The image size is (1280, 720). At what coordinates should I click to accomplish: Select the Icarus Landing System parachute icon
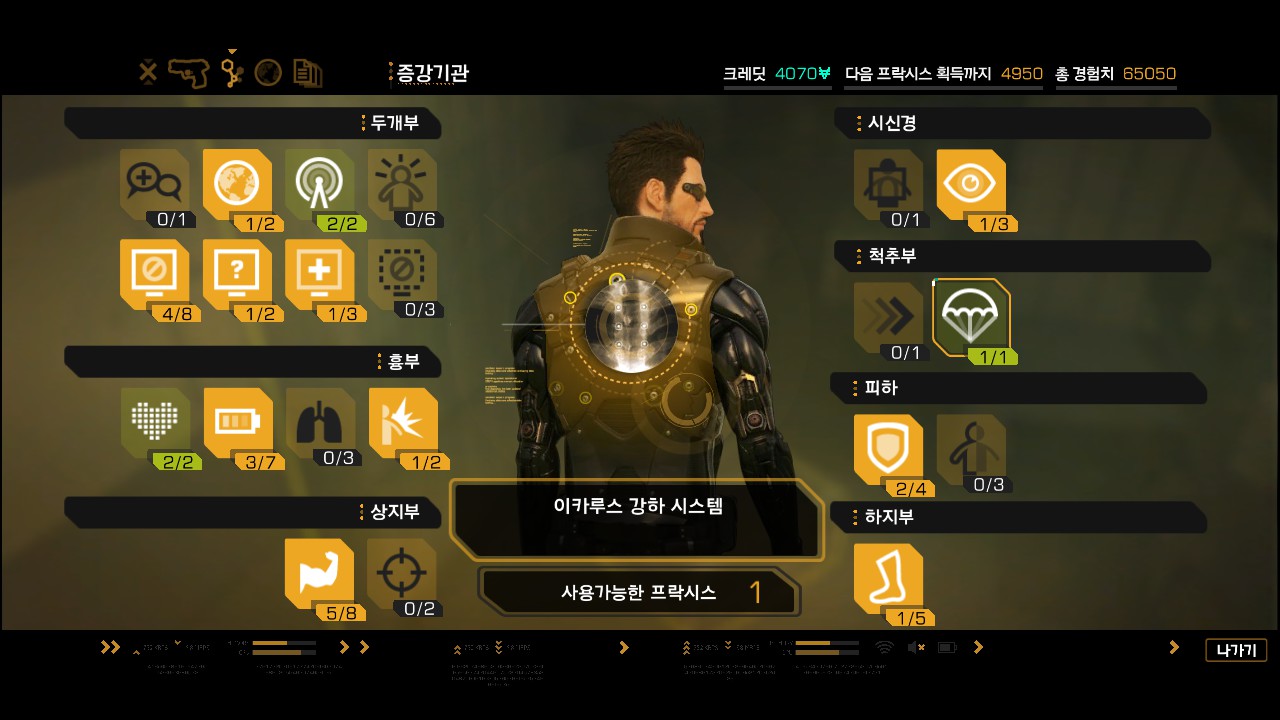click(970, 318)
